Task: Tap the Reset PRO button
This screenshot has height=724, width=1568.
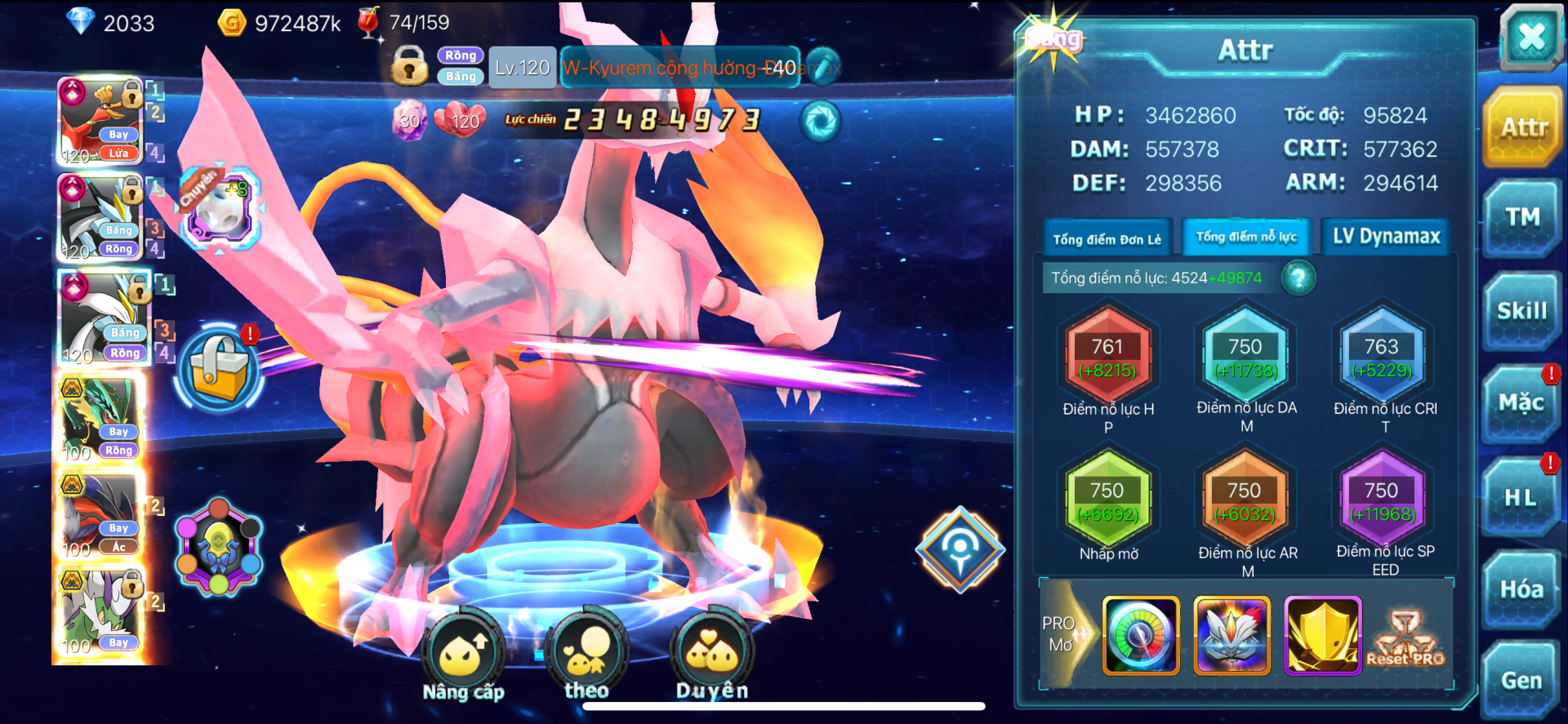Action: 1405,639
